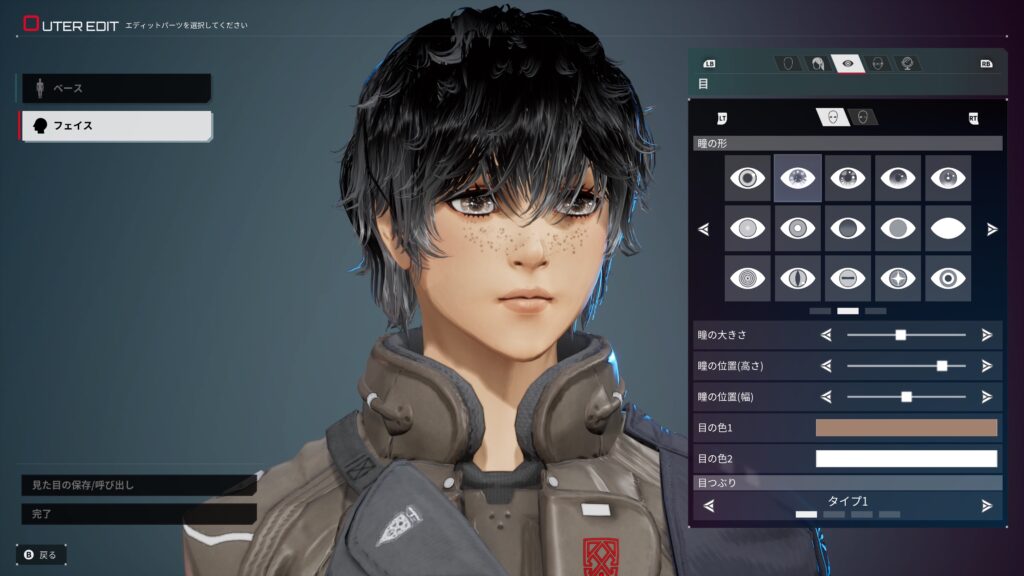This screenshot has height=576, width=1024.
Task: Pick the horizontal bar pupil shape
Action: coord(848,278)
